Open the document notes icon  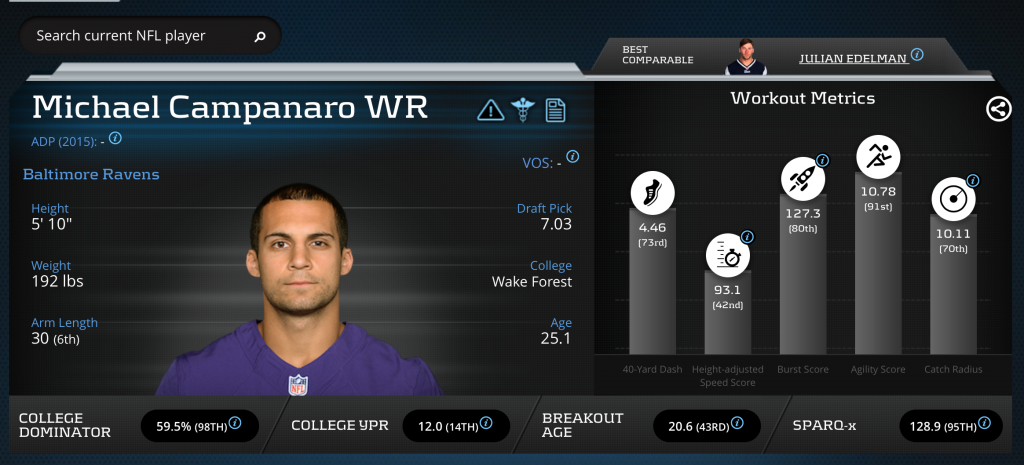(555, 109)
